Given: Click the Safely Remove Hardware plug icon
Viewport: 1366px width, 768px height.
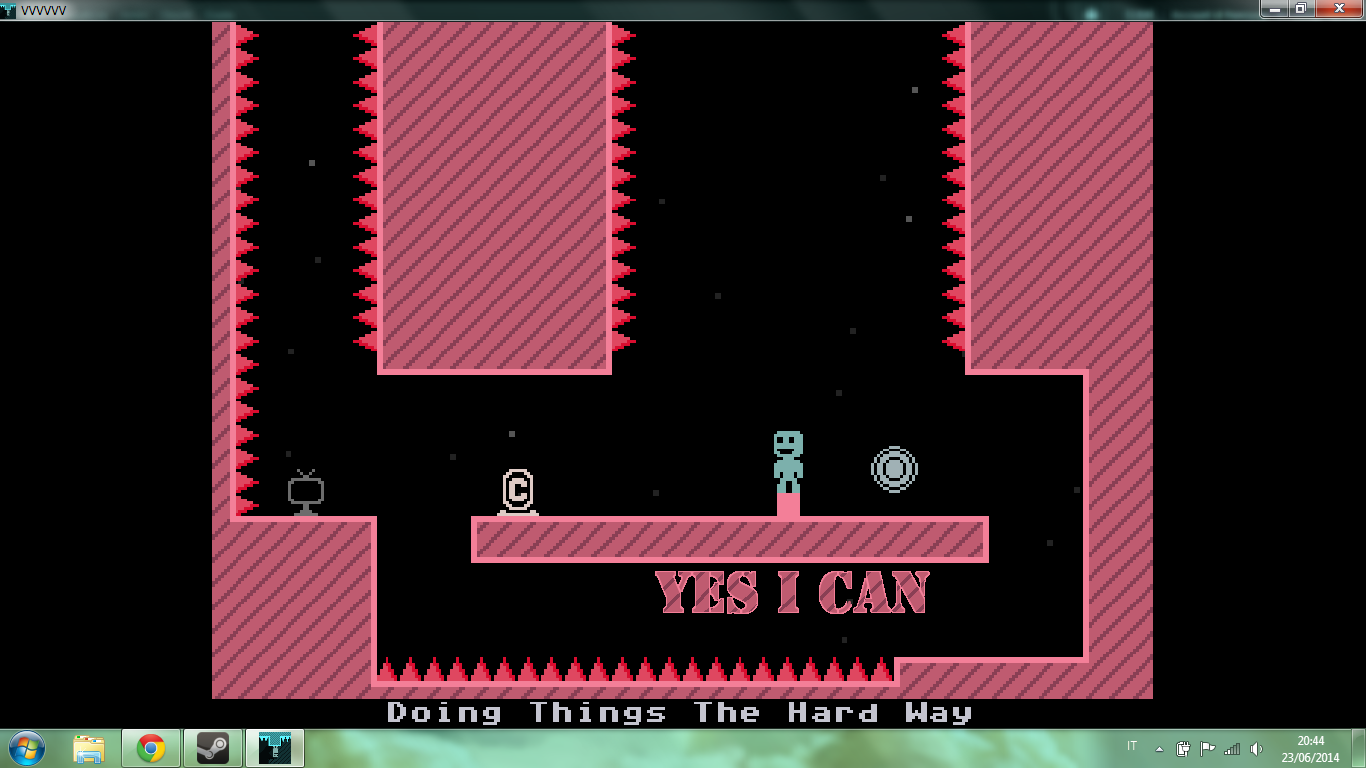Looking at the screenshot, I should (x=1184, y=748).
